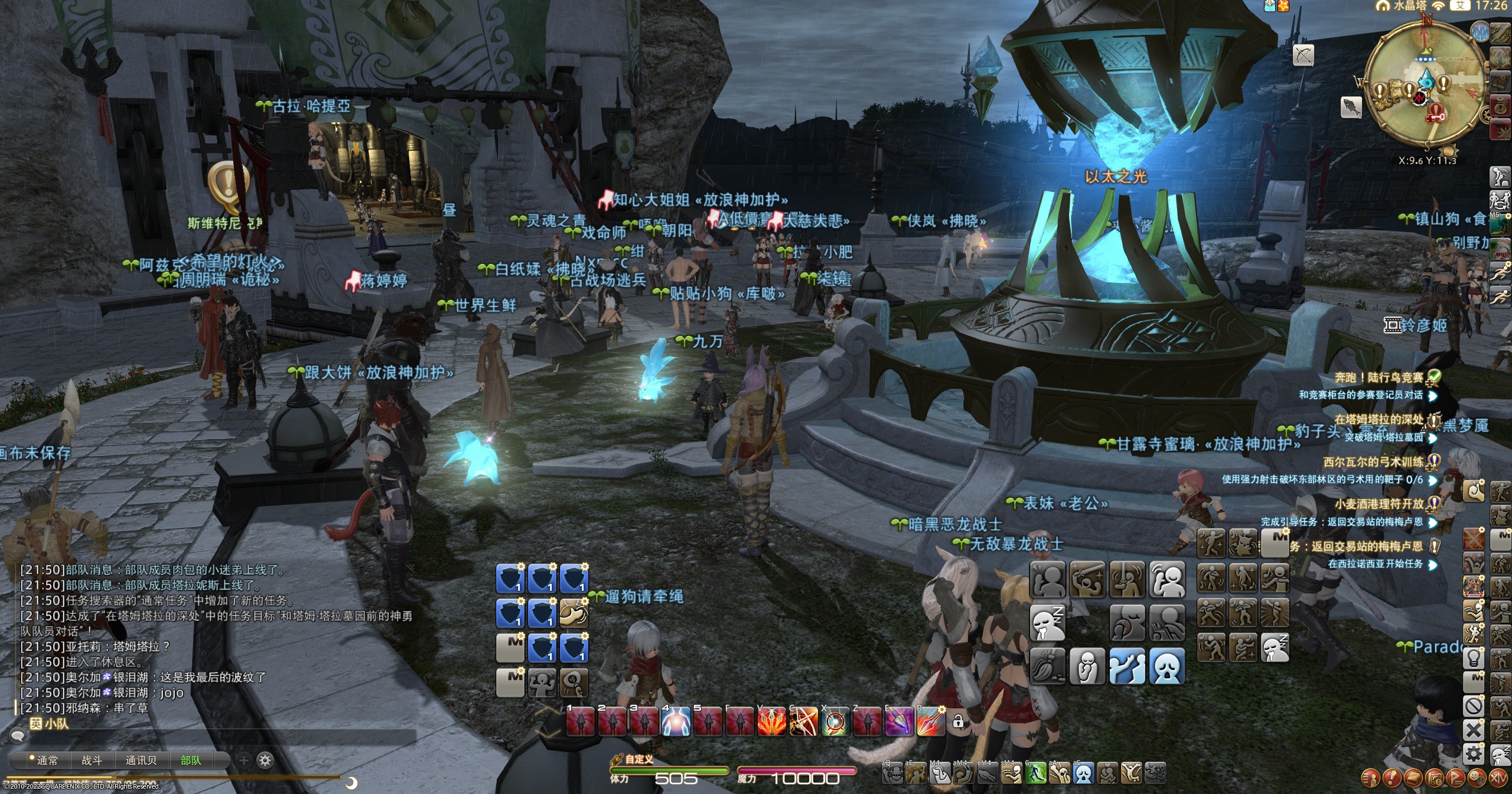Activate the green sprint action icon
The width and height of the screenshot is (1512, 794).
point(1035,773)
